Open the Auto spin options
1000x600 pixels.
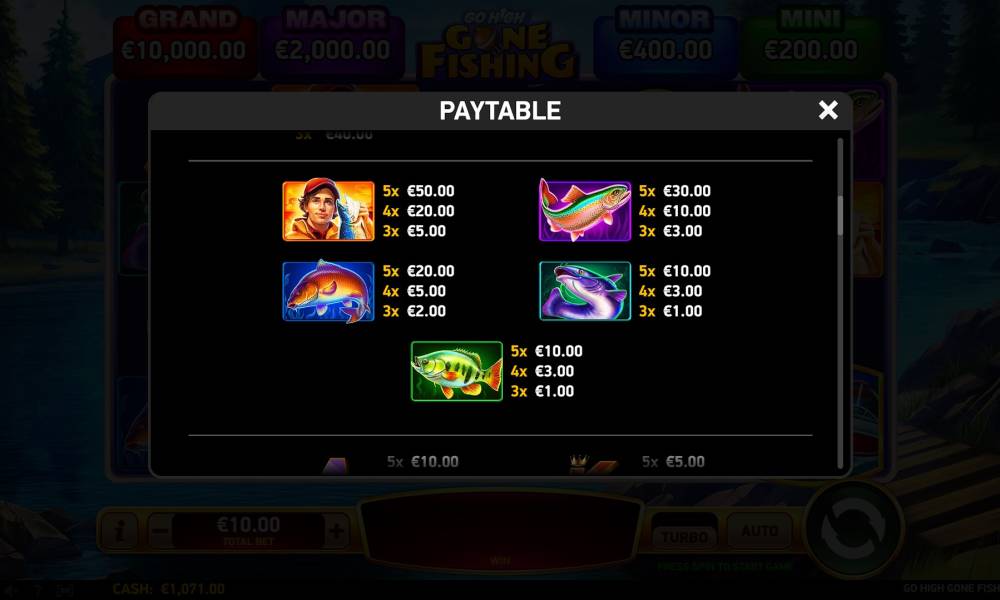coord(759,531)
